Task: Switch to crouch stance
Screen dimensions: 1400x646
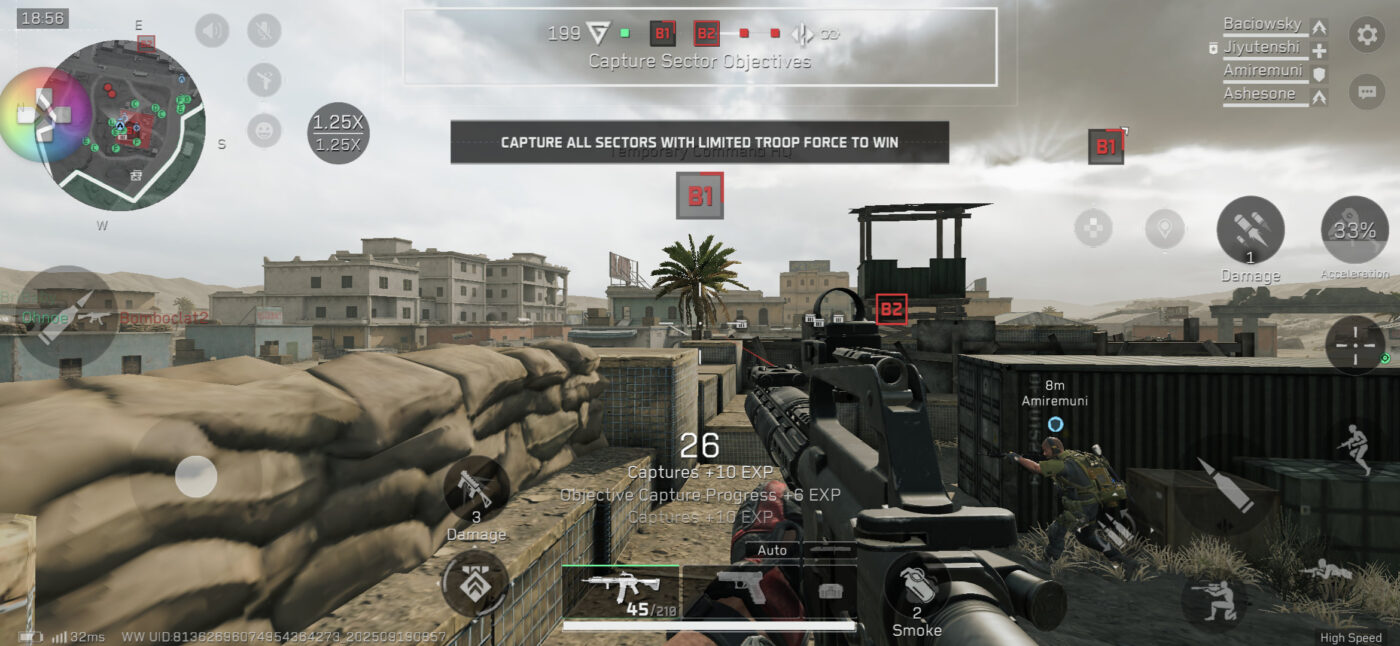Action: [x=1214, y=600]
